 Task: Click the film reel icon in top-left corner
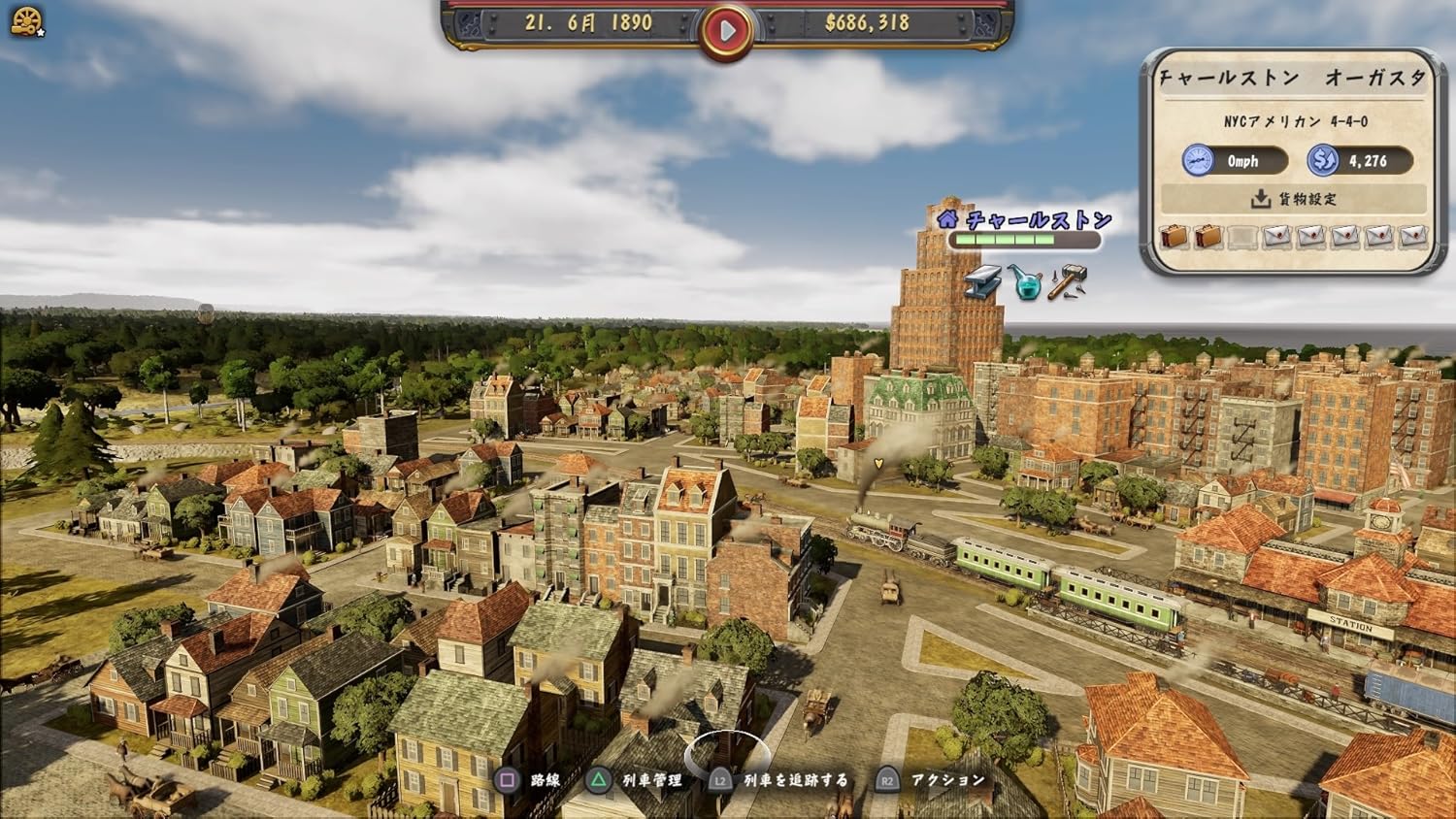pyautogui.click(x=28, y=19)
